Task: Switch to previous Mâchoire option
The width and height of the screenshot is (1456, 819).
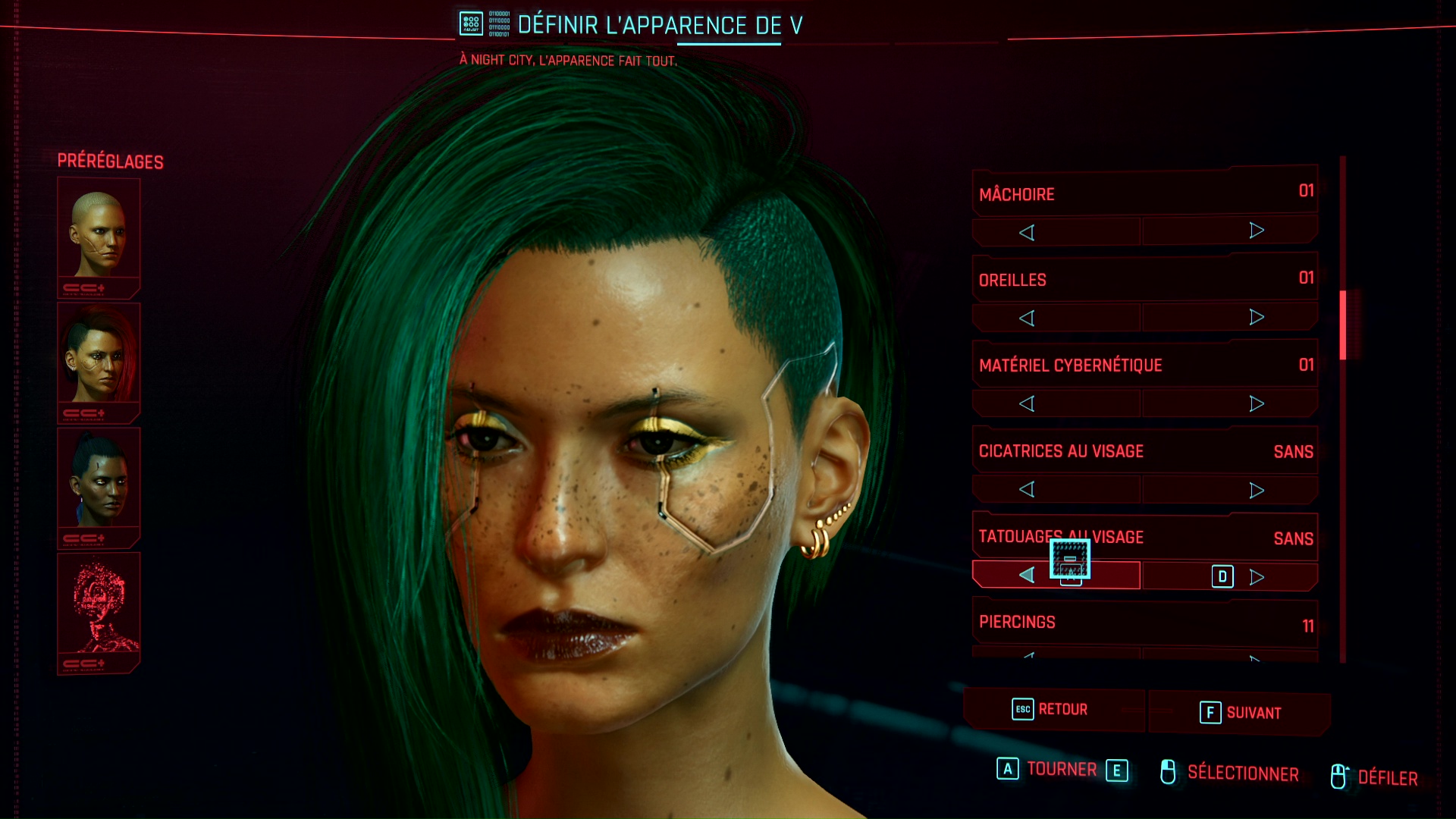Action: (x=1027, y=232)
